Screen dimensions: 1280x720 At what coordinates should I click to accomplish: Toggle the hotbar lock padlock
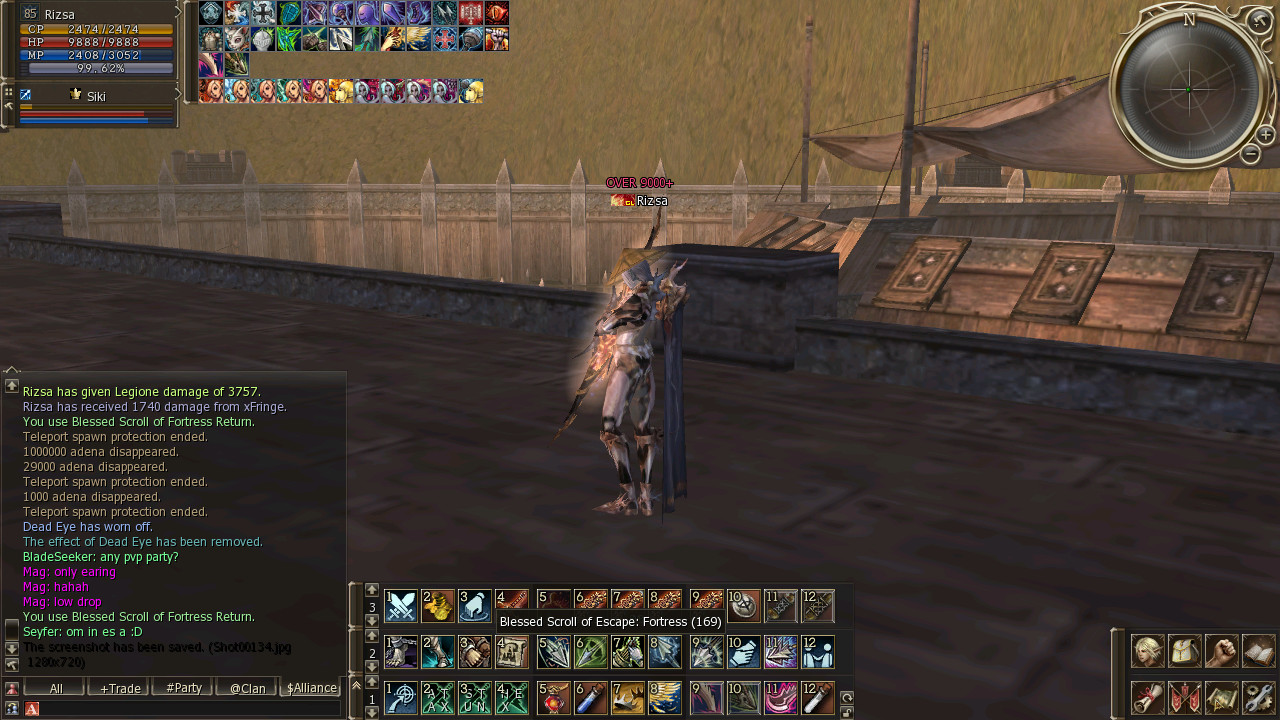[x=847, y=712]
